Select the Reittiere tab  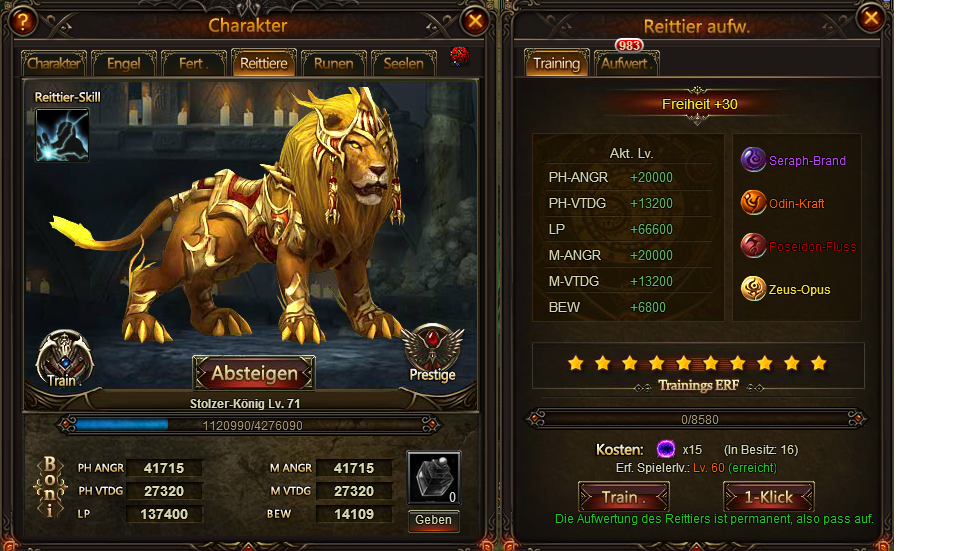(263, 63)
